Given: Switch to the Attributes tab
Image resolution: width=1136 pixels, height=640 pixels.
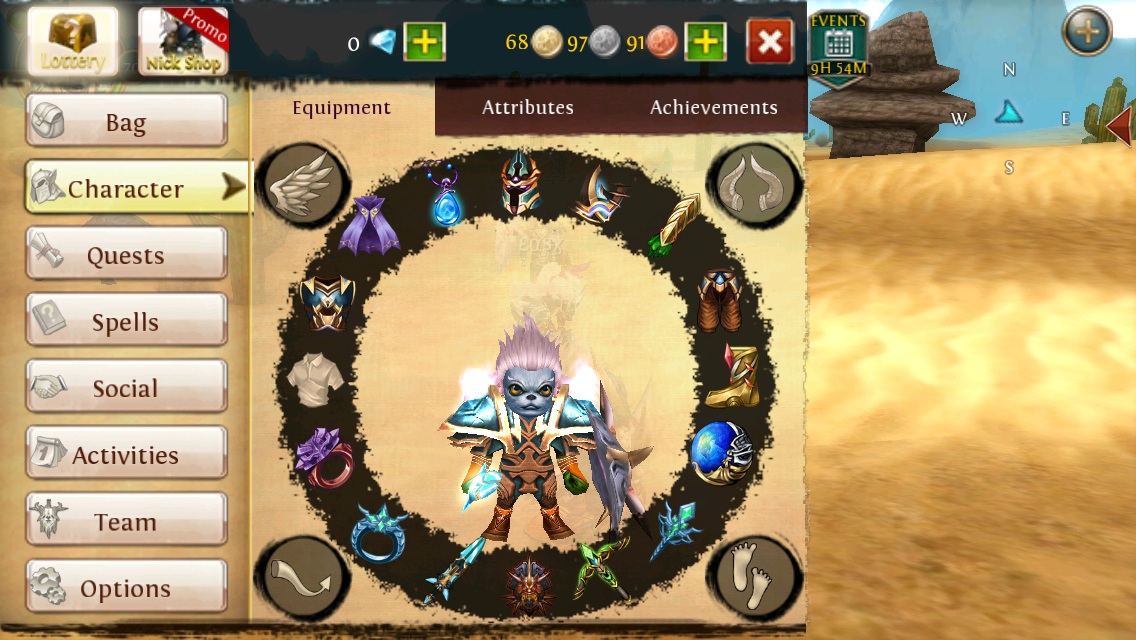Looking at the screenshot, I should pyautogui.click(x=527, y=107).
